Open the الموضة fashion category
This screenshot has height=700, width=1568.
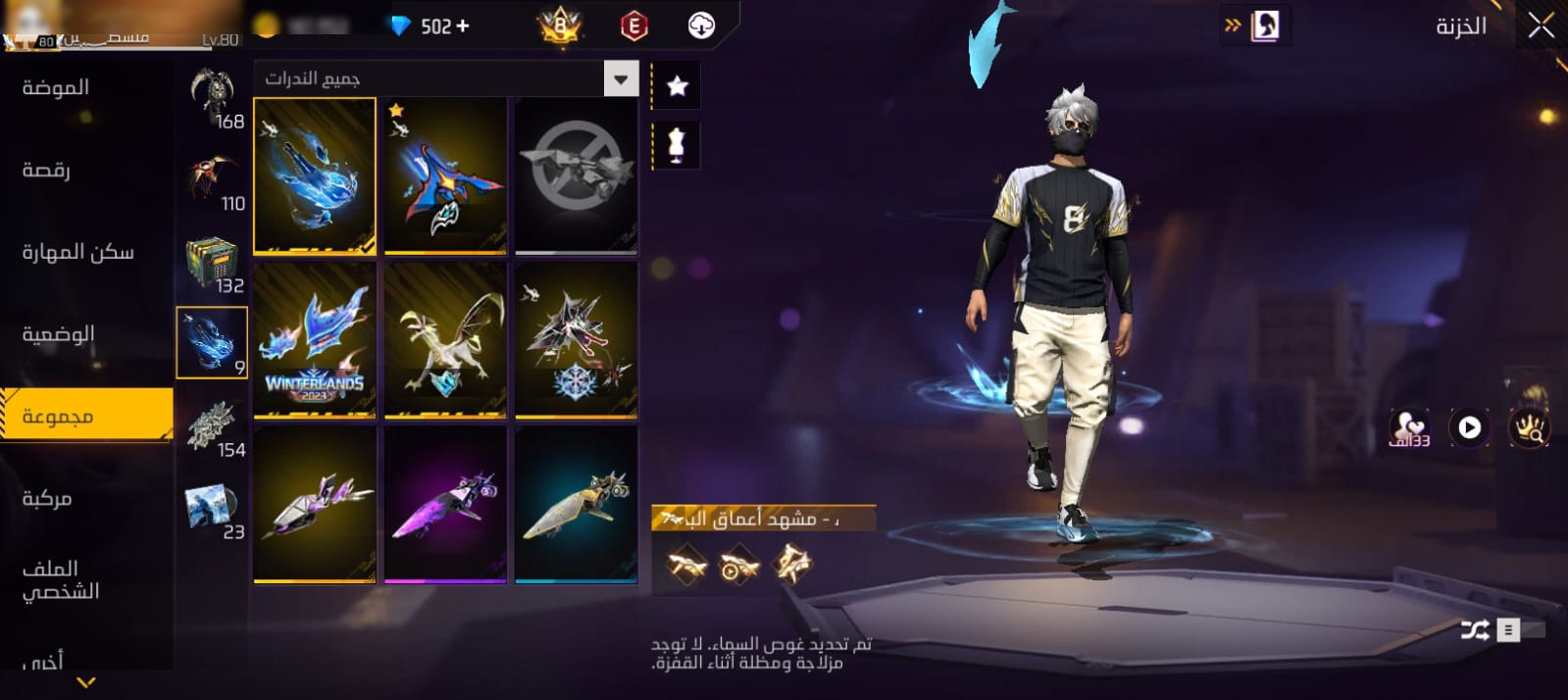coord(57,88)
